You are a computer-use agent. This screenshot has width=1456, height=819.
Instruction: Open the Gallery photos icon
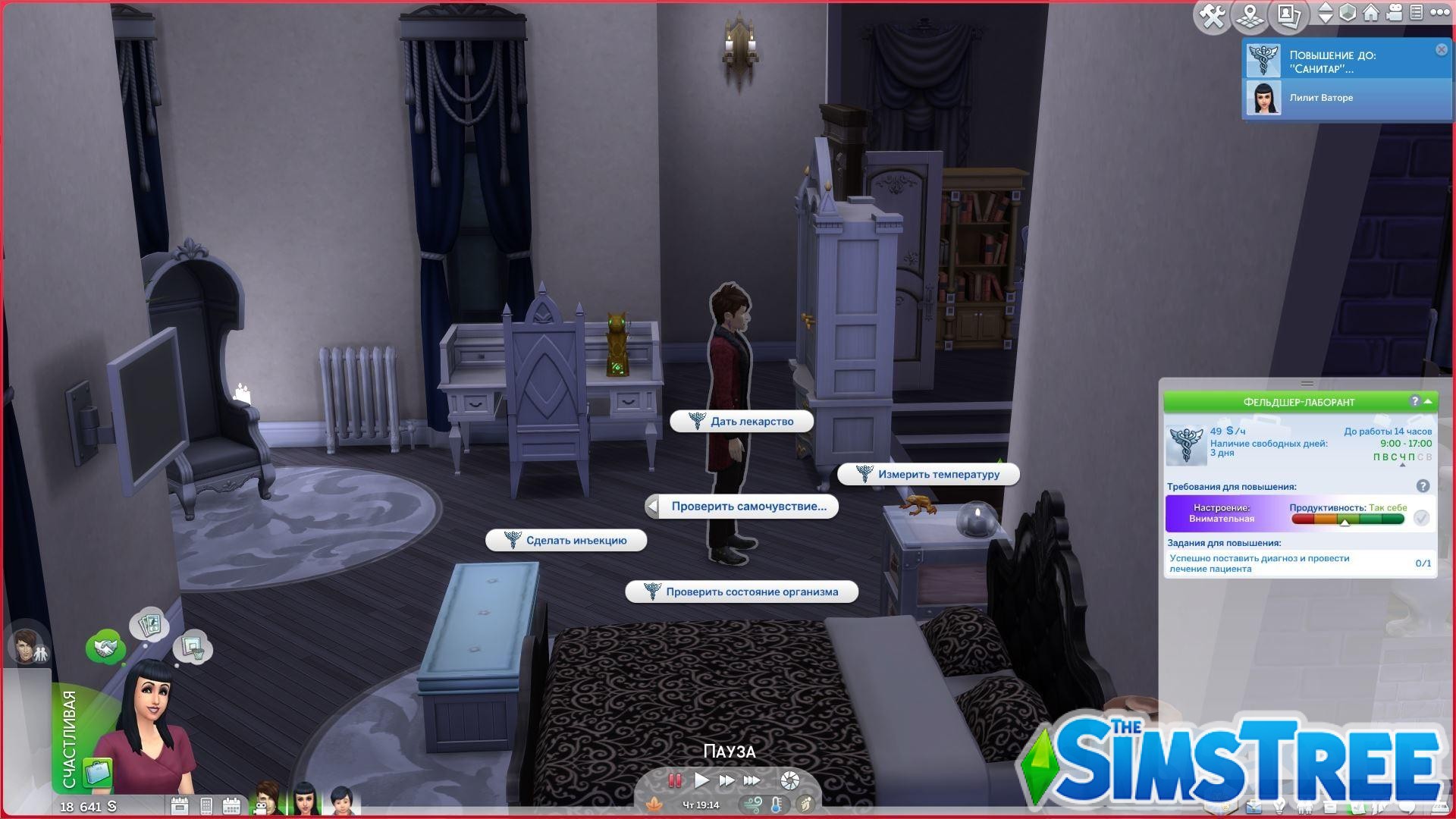point(1287,15)
